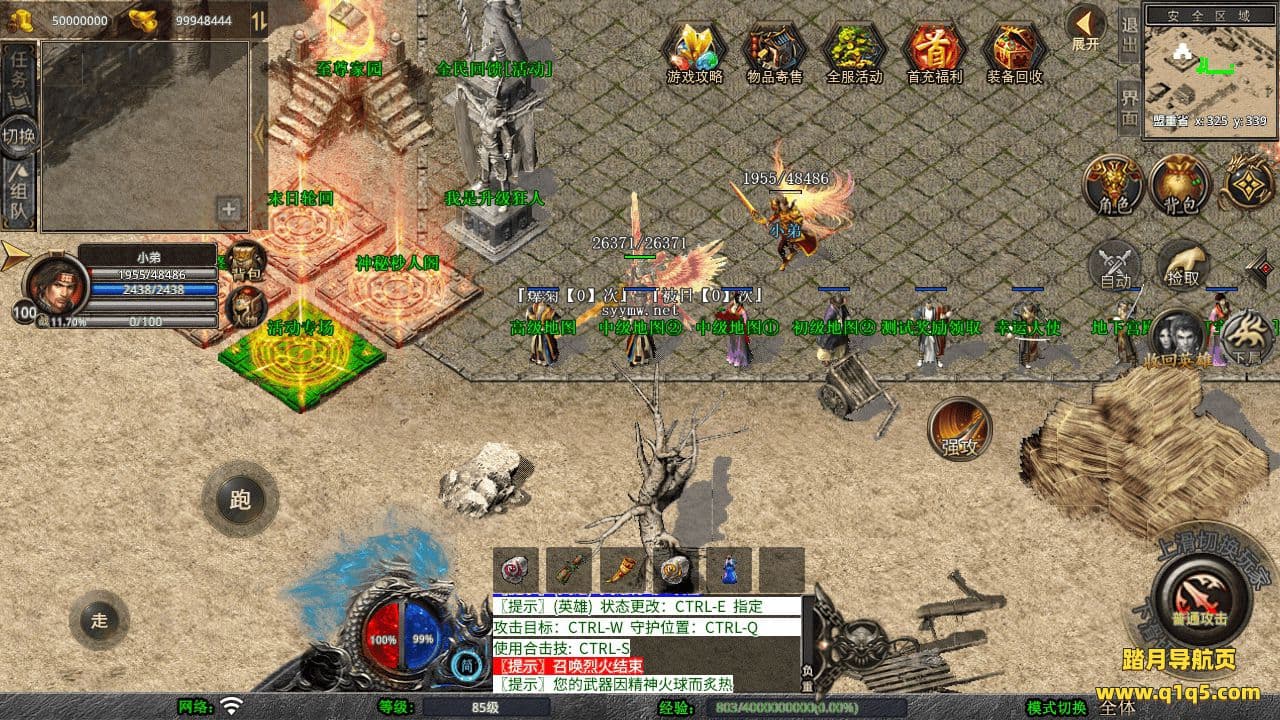Open the 首充福利 first-recharge bonus

(934, 50)
